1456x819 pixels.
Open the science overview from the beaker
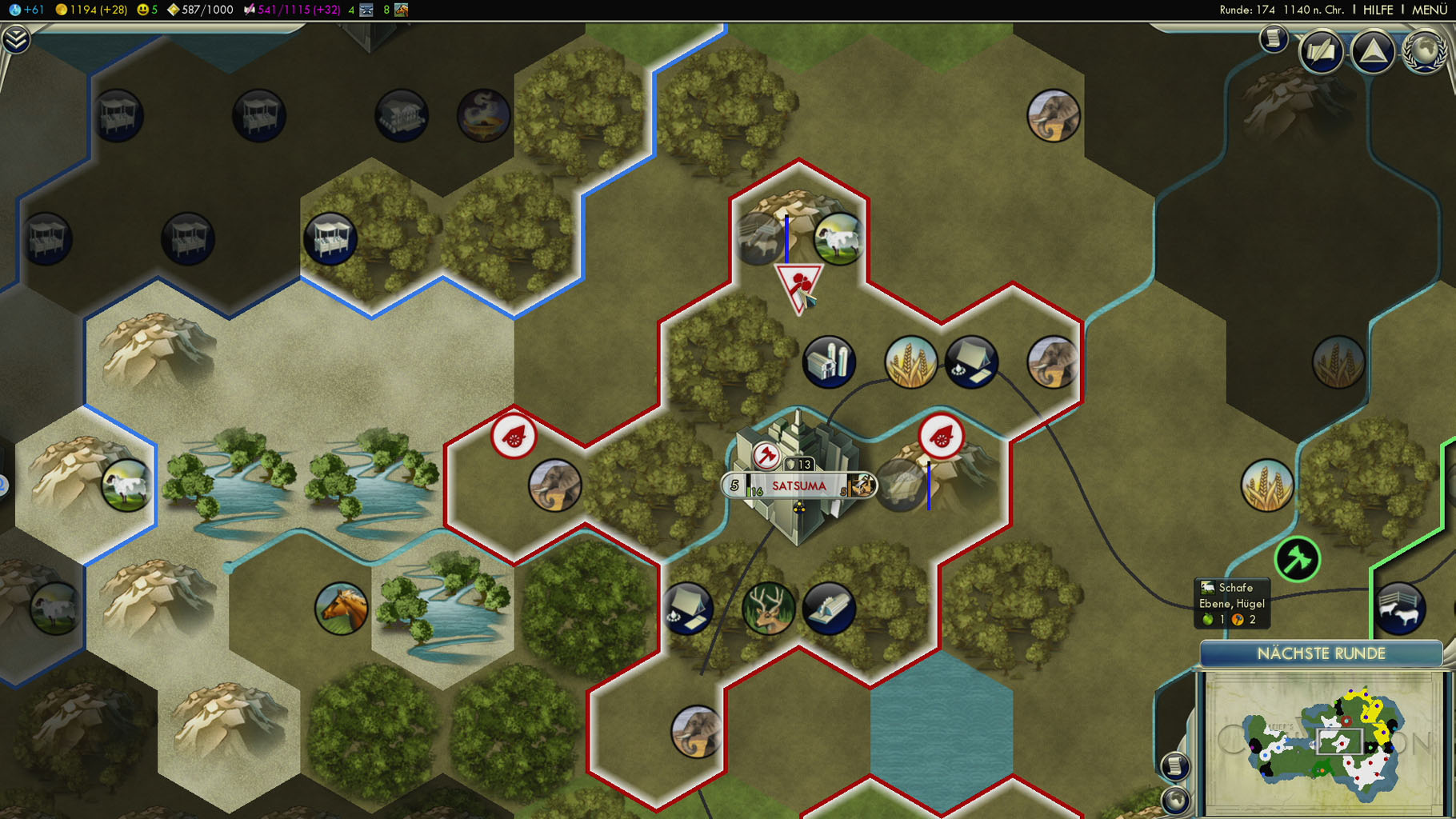coord(15,10)
